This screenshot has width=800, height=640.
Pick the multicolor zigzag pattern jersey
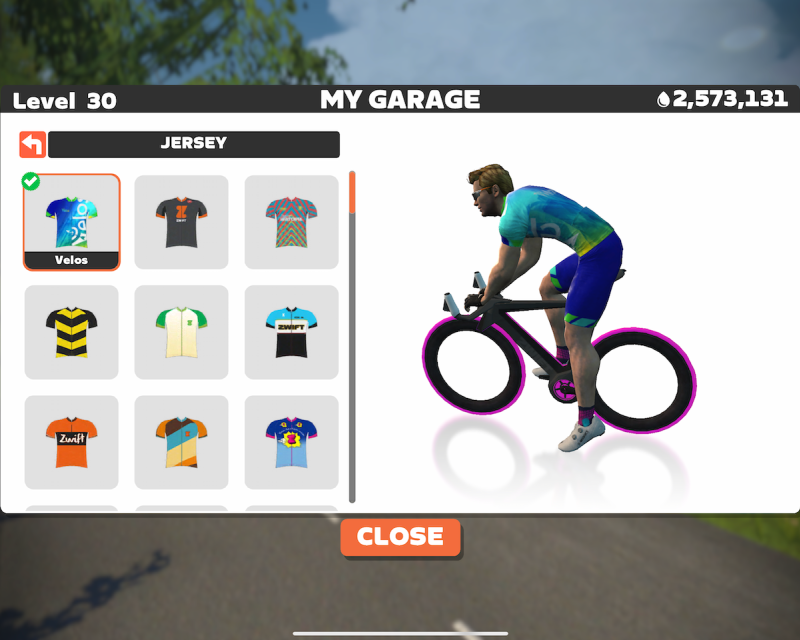291,222
